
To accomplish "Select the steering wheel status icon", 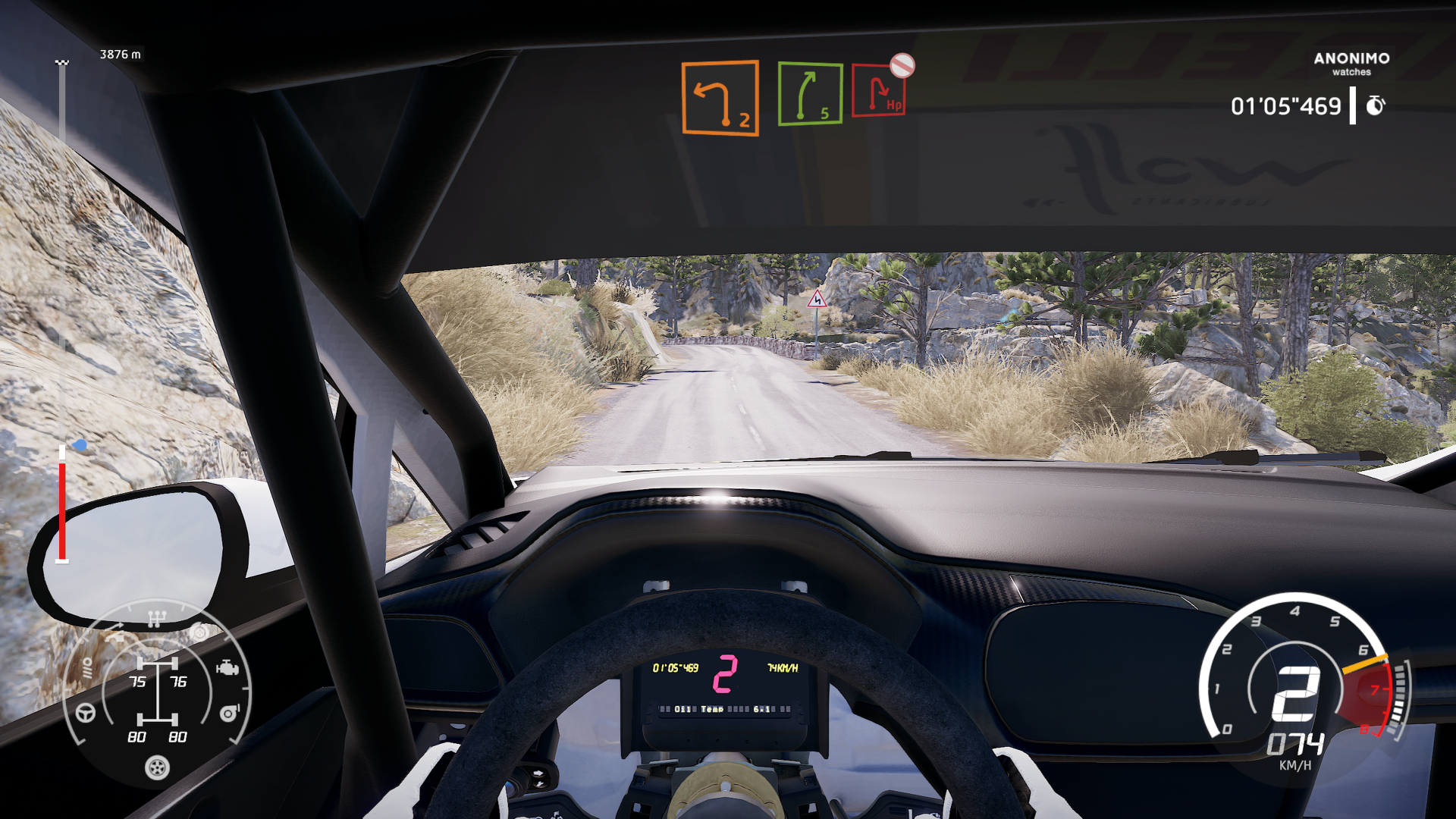I will (84, 714).
